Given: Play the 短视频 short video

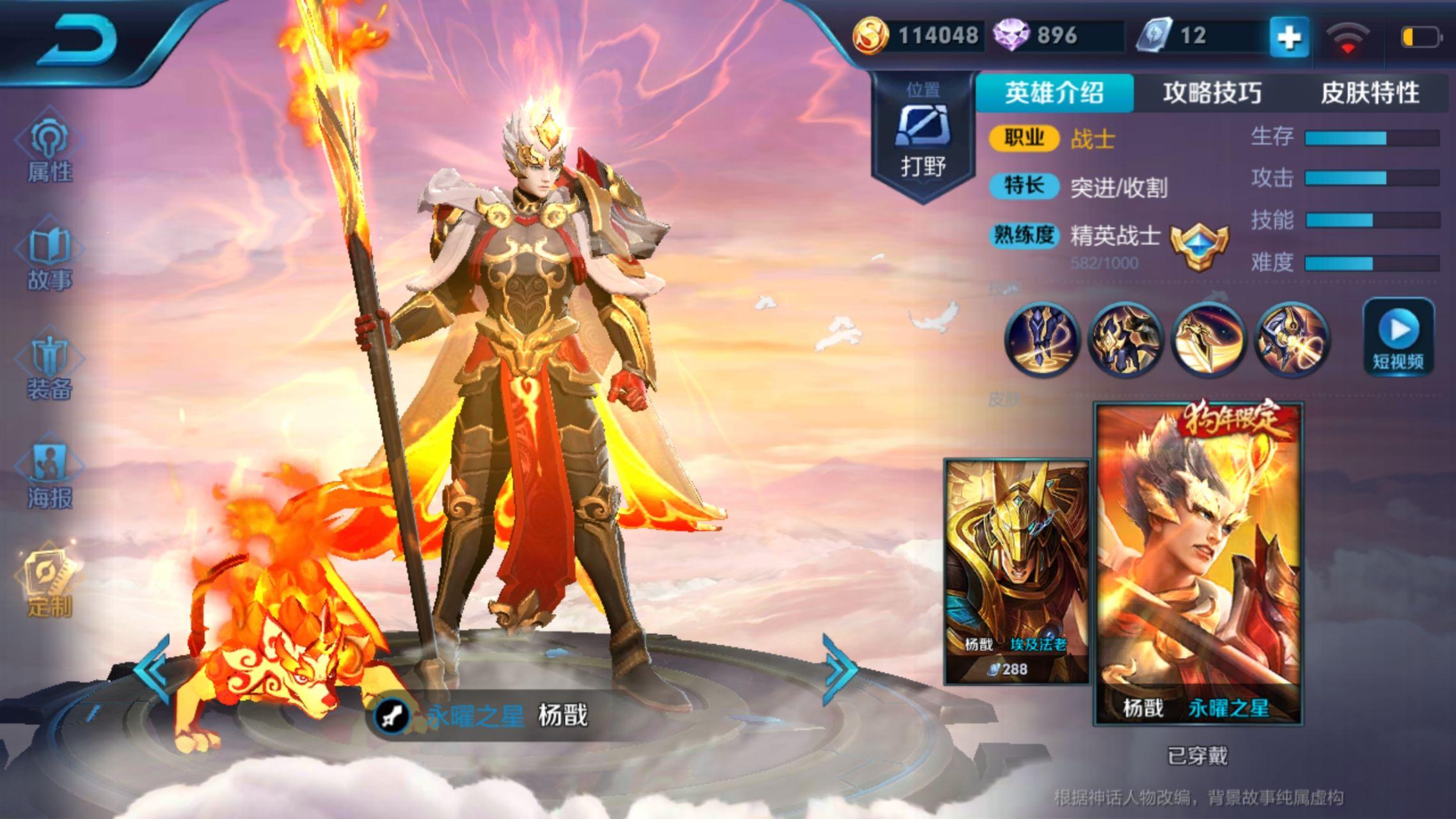Looking at the screenshot, I should point(1398,337).
